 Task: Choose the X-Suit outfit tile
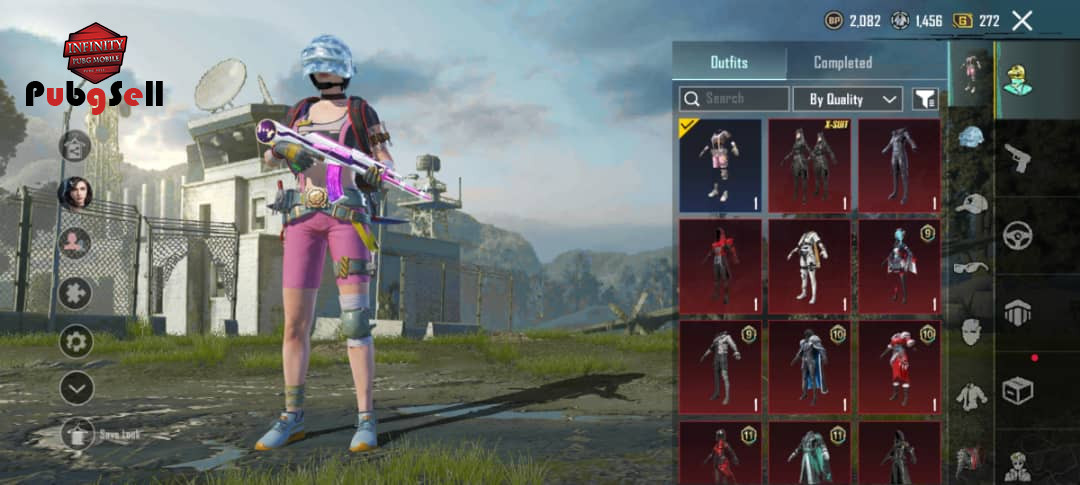click(809, 165)
